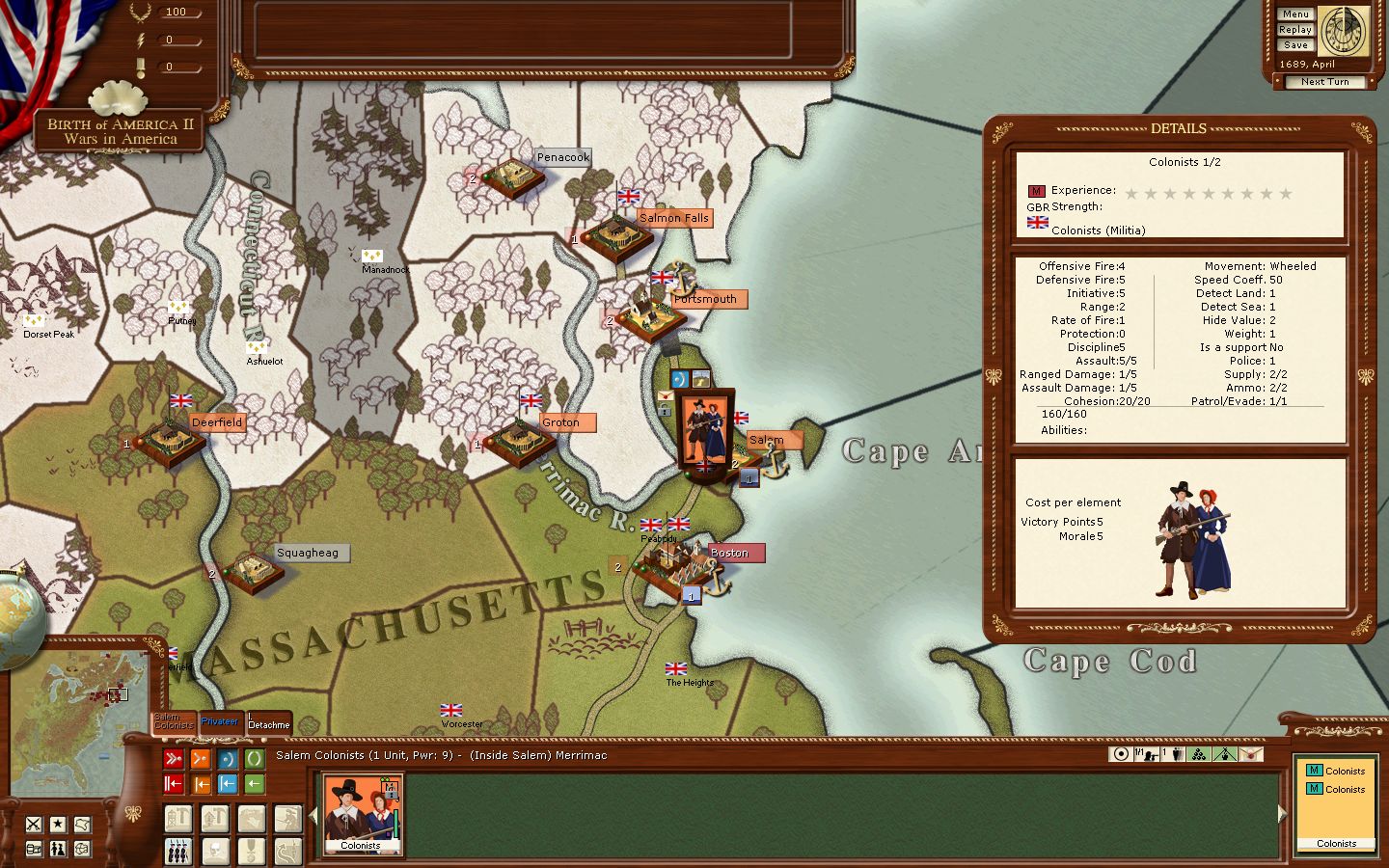Set the blue defensive posture icon

point(228,759)
